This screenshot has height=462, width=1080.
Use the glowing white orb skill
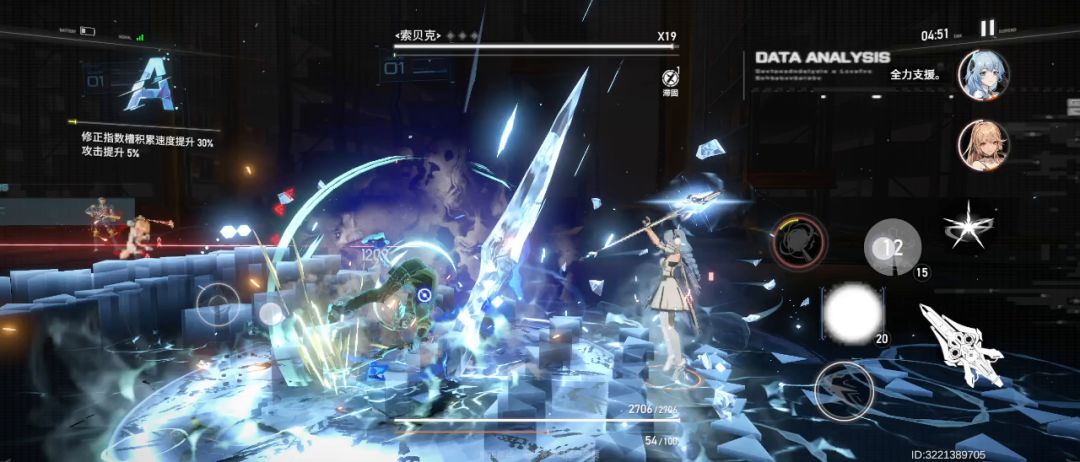[852, 313]
